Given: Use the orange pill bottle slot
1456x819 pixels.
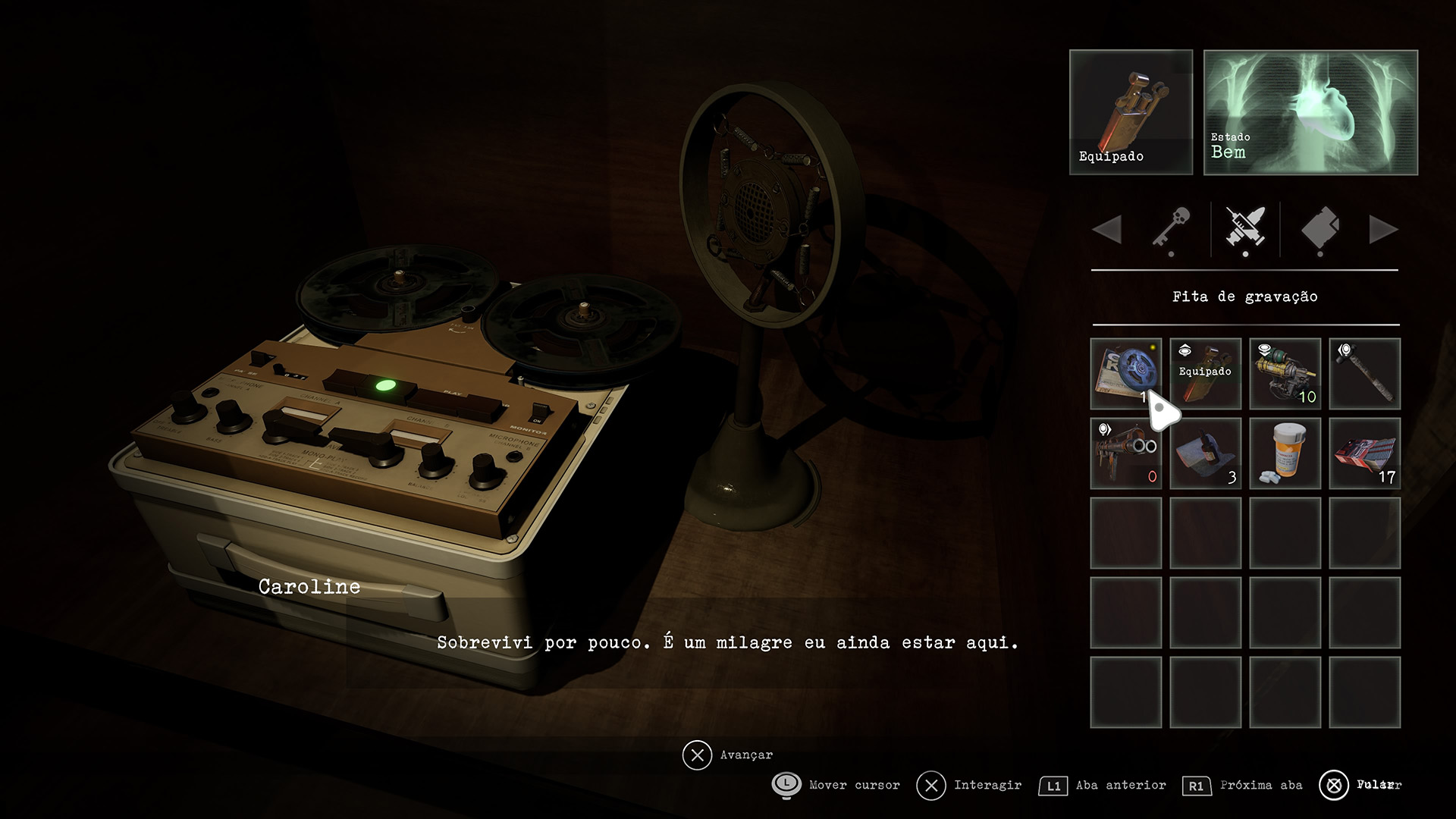Looking at the screenshot, I should click(x=1285, y=453).
